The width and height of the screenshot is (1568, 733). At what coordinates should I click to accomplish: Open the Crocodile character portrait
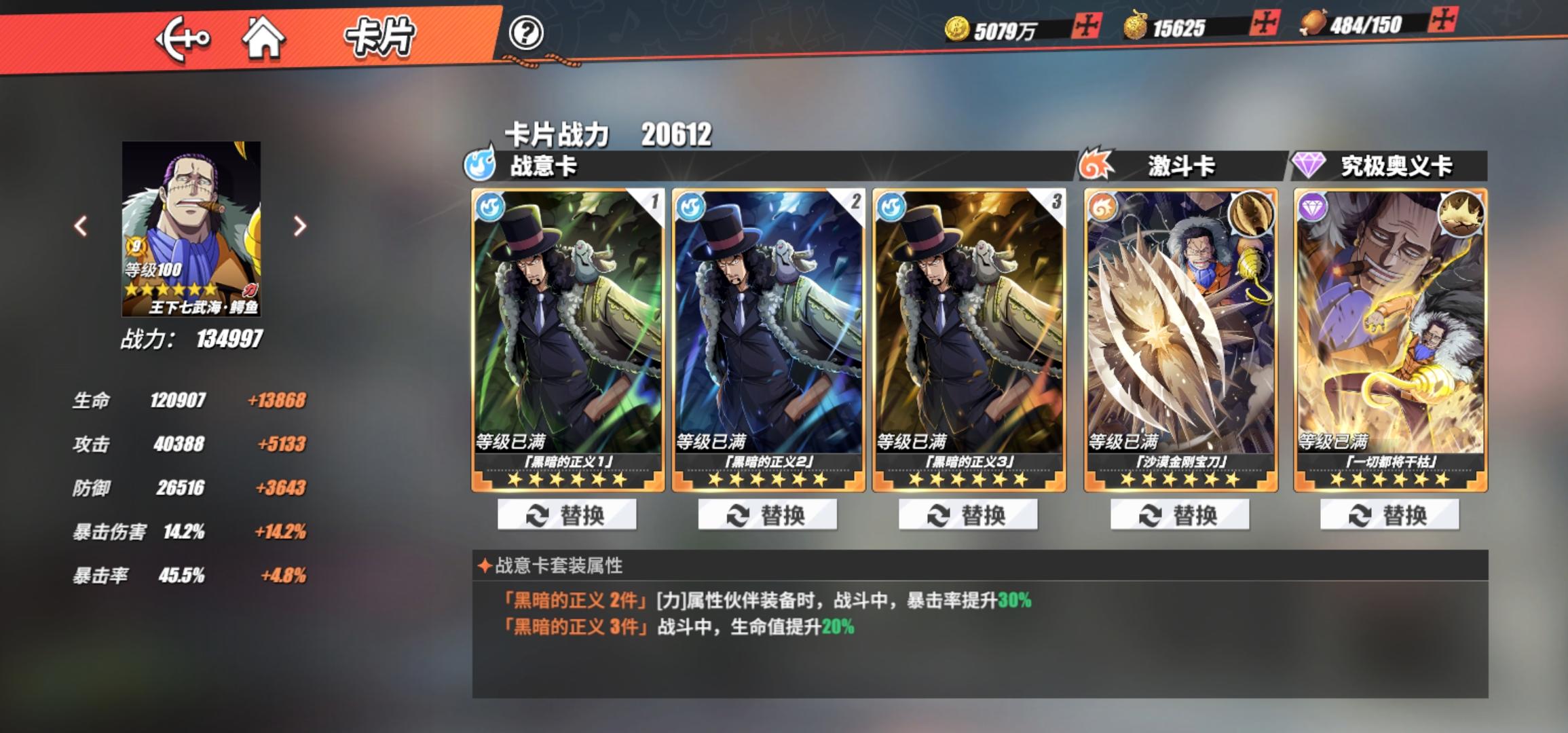click(x=189, y=227)
